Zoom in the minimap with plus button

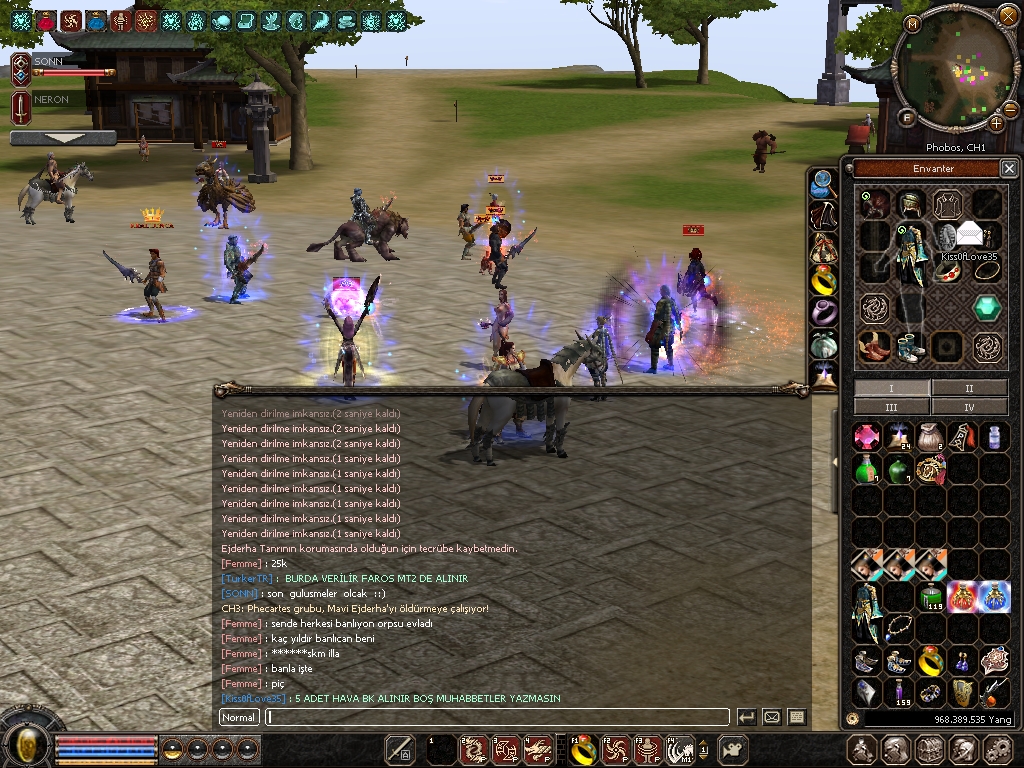[x=996, y=123]
